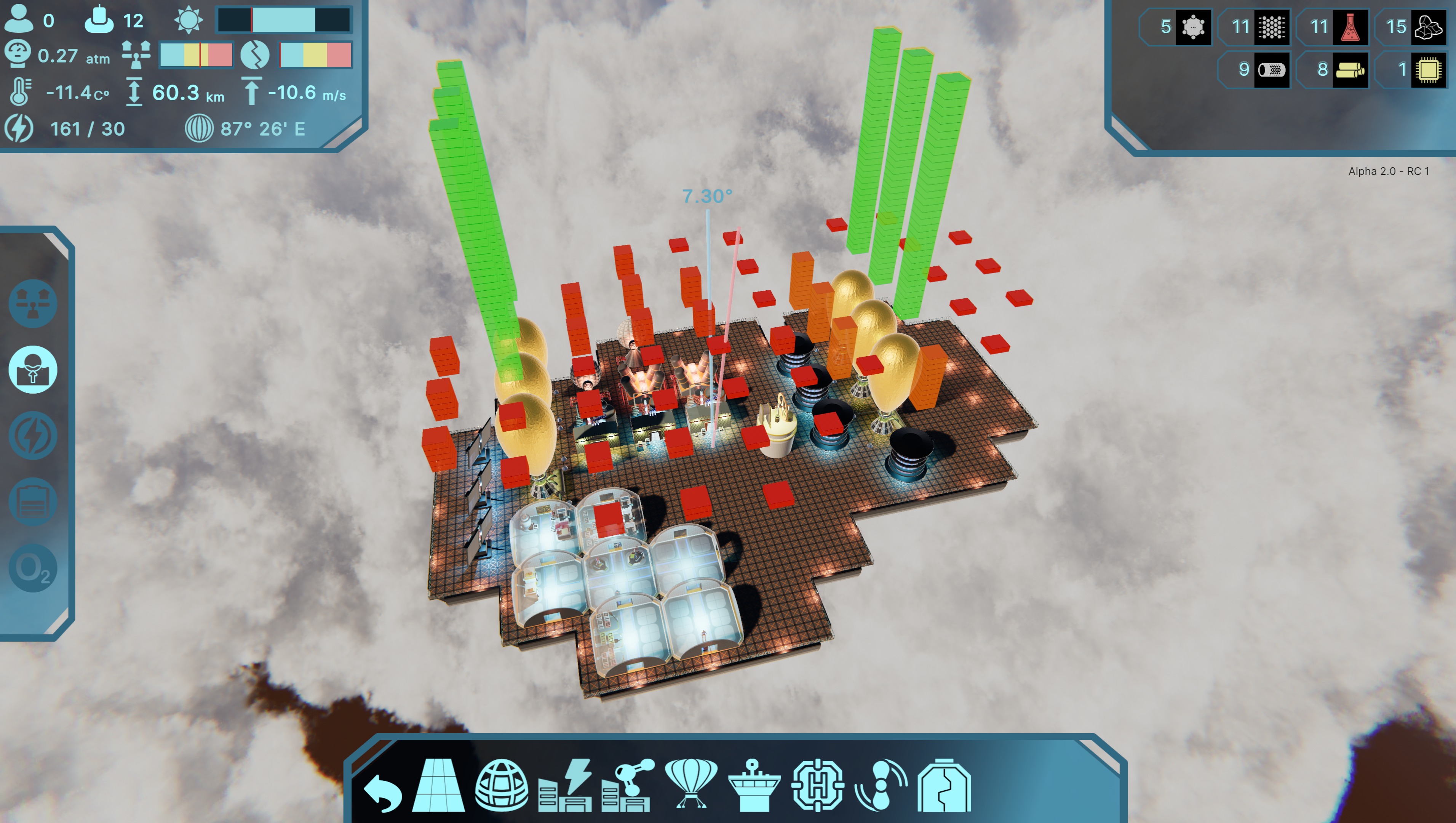1456x823 pixels.
Task: Show the O2 oxygen overlay
Action: [x=33, y=568]
